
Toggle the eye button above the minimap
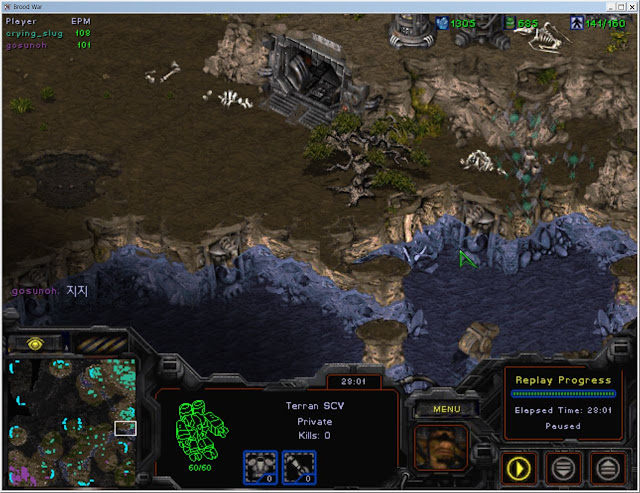pos(35,343)
